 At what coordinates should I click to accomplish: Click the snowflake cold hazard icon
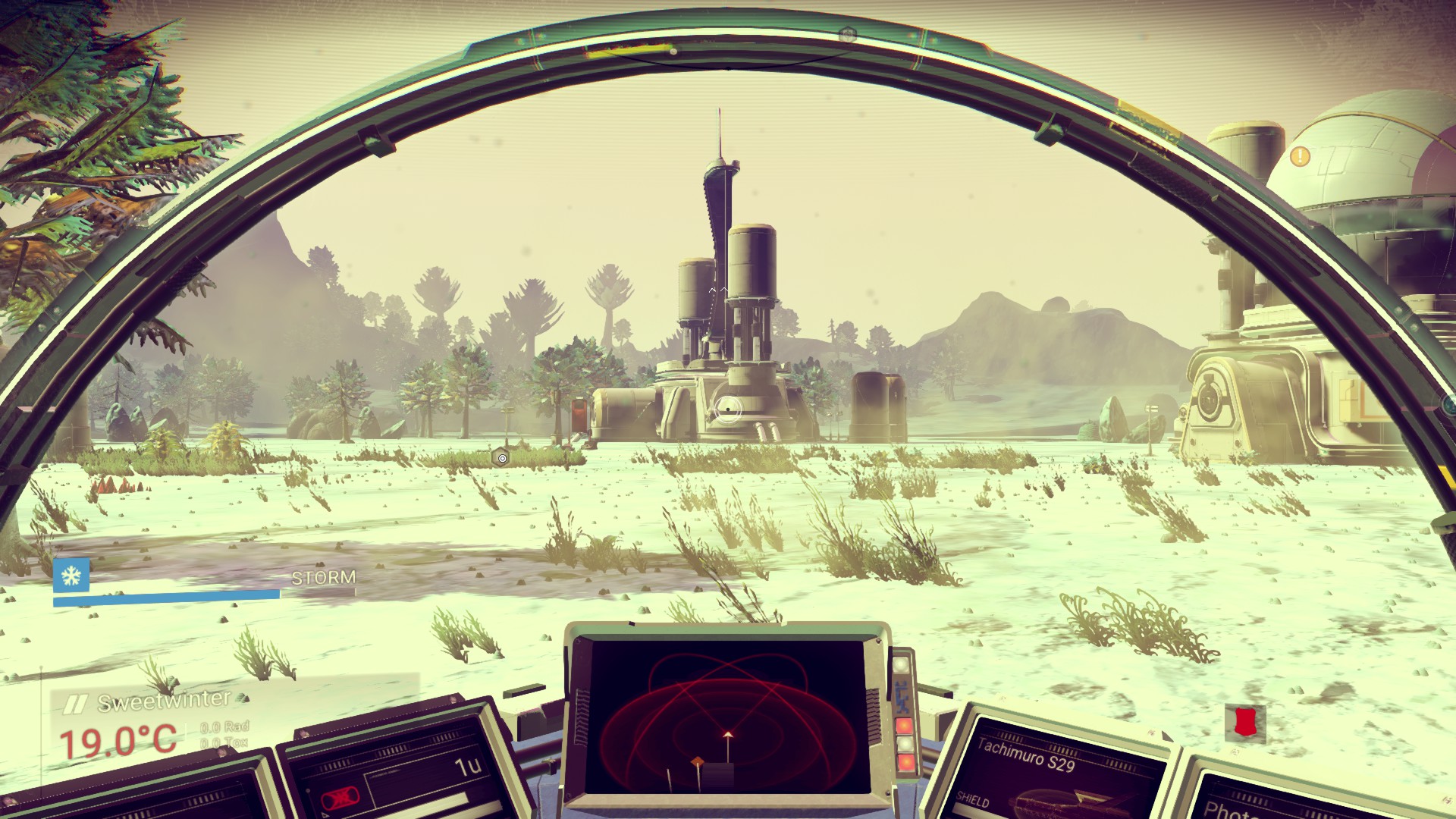coord(71,576)
